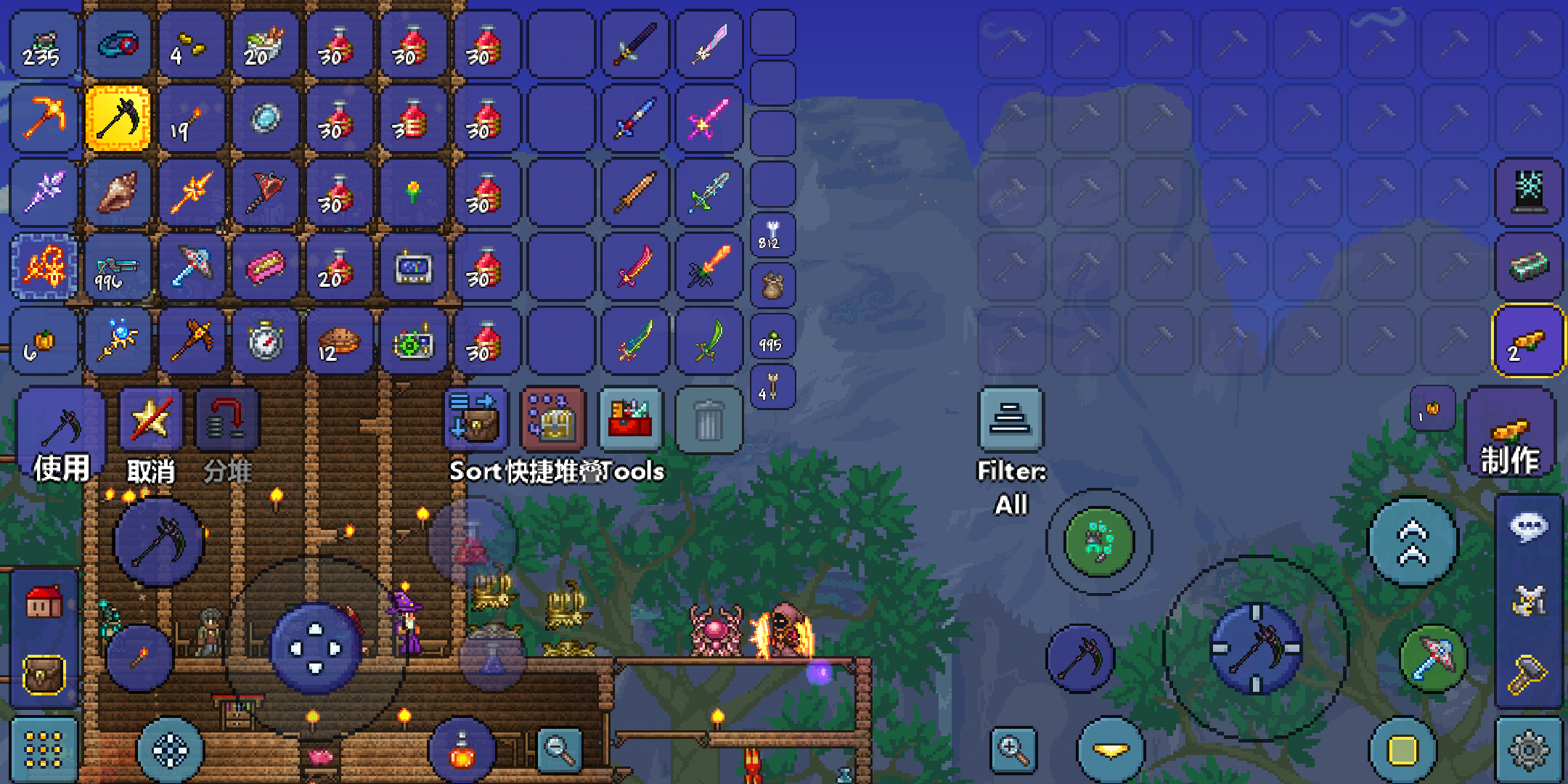1568x784 pixels.
Task: Open the red toolbox Tools button
Action: (x=630, y=420)
